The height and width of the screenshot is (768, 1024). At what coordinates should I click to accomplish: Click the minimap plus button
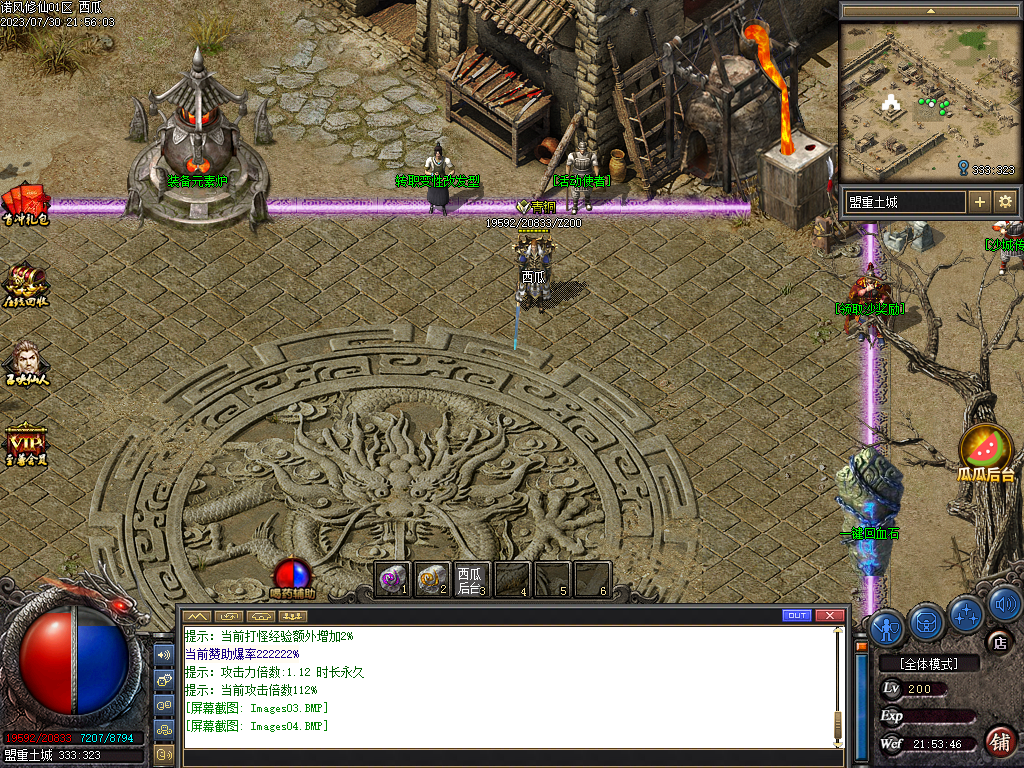click(x=980, y=202)
